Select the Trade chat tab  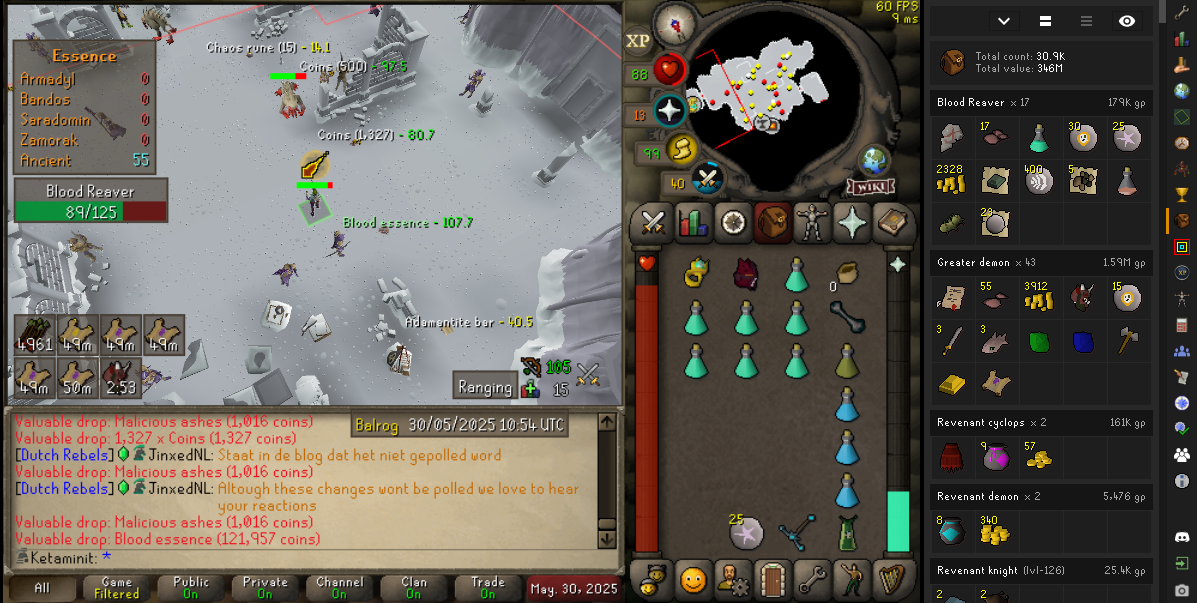point(487,587)
